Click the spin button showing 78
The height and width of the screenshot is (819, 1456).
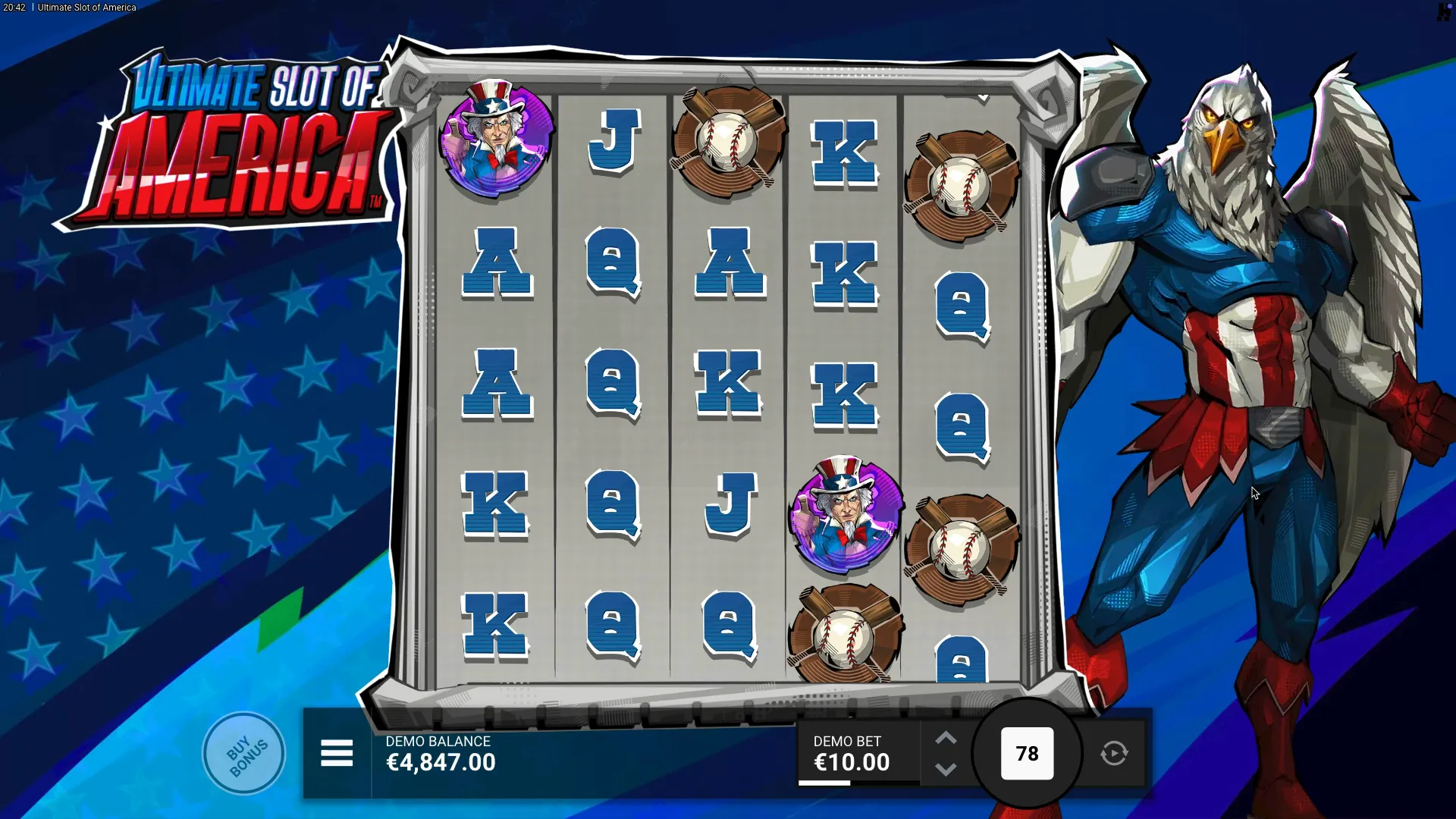1027,754
